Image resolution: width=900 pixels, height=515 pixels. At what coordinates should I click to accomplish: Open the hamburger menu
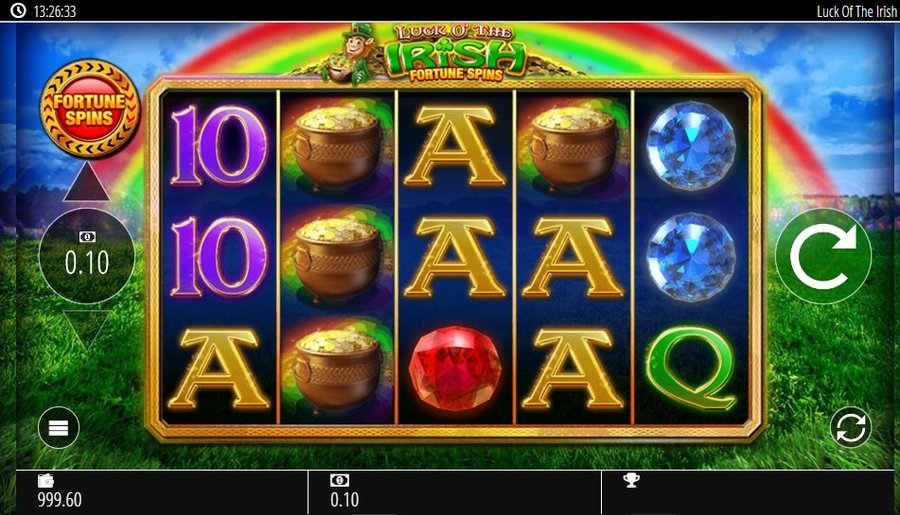(58, 428)
